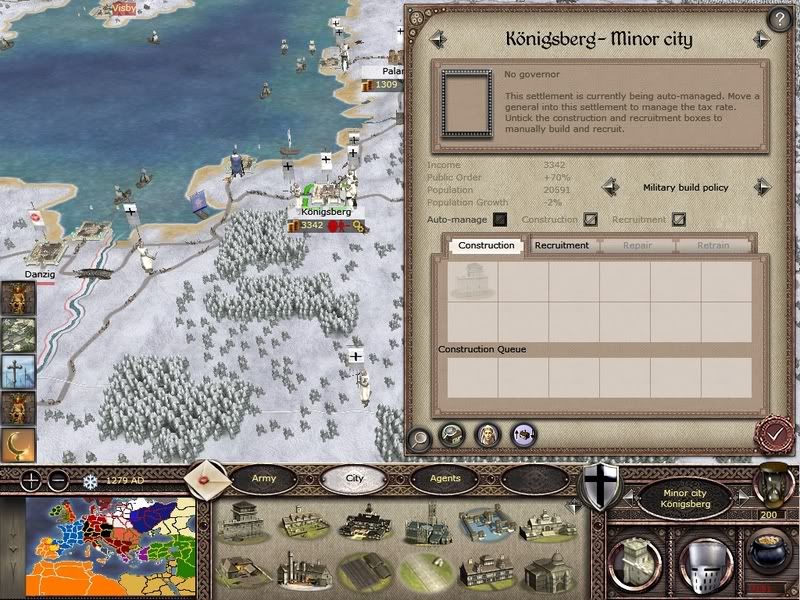Toggle the Auto-manage checkbox
The height and width of the screenshot is (600, 800).
pos(500,219)
